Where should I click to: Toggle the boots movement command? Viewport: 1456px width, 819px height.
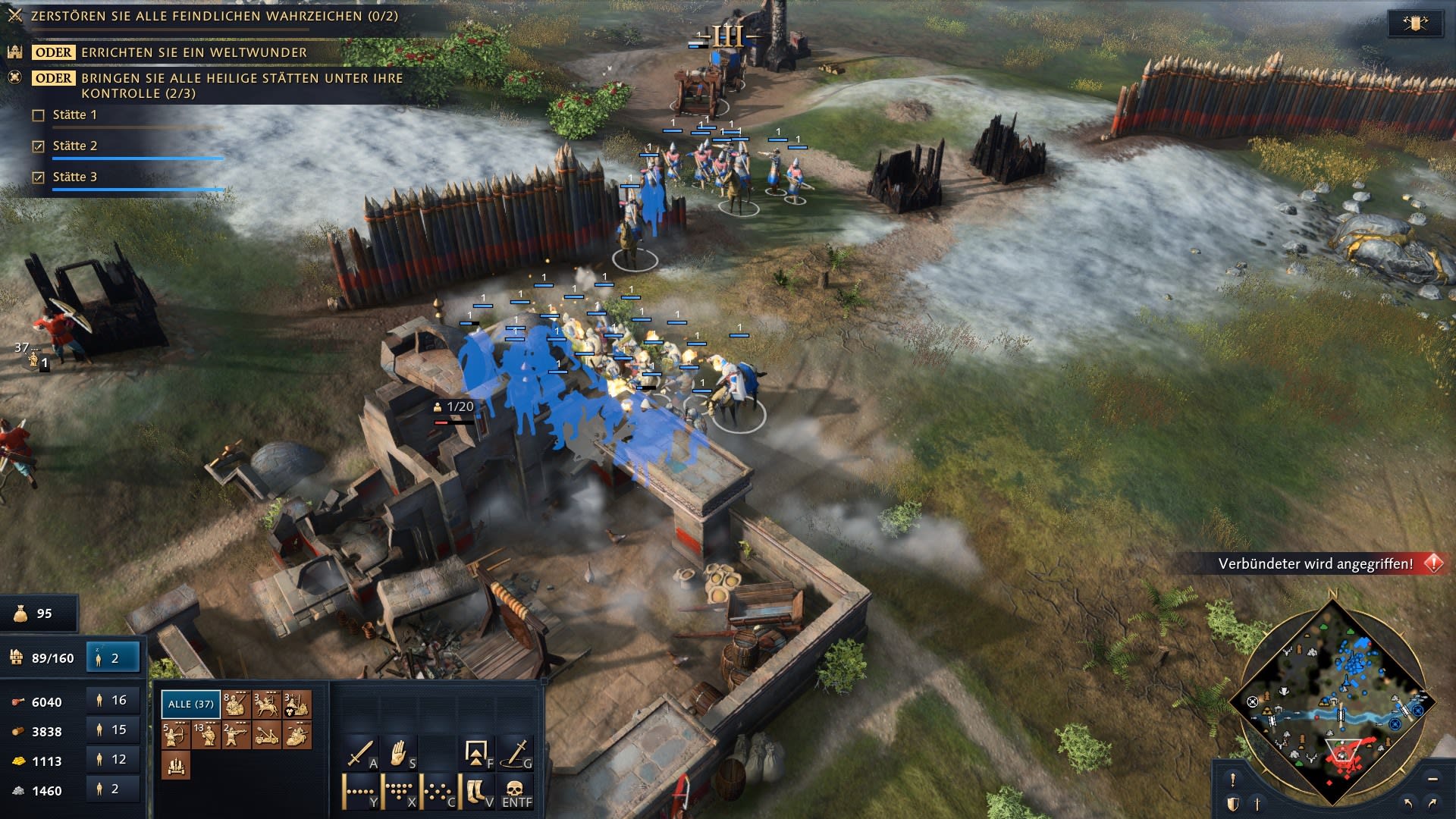click(x=478, y=792)
